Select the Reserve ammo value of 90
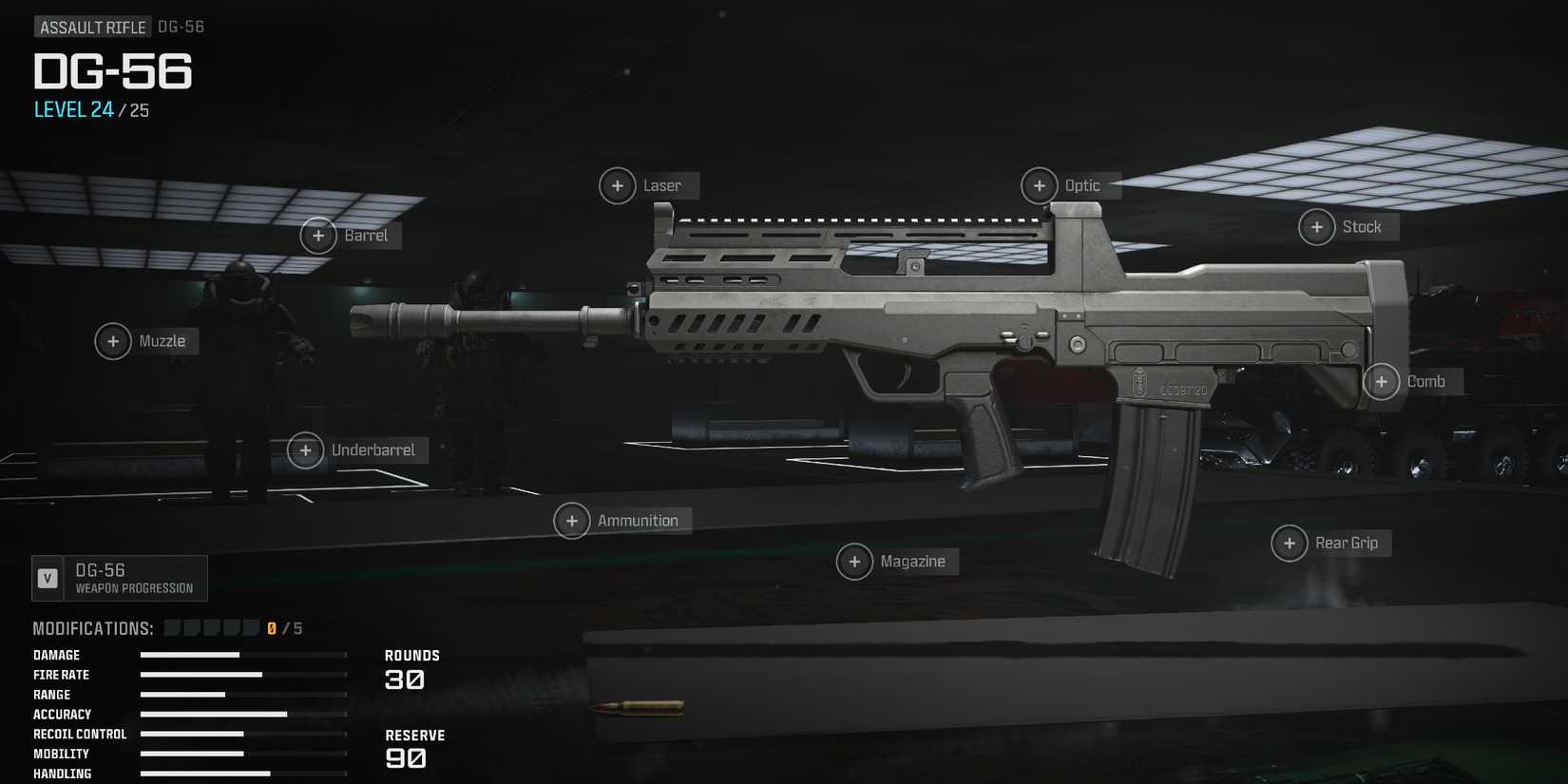Screen dimensions: 1568x784 coord(408,758)
